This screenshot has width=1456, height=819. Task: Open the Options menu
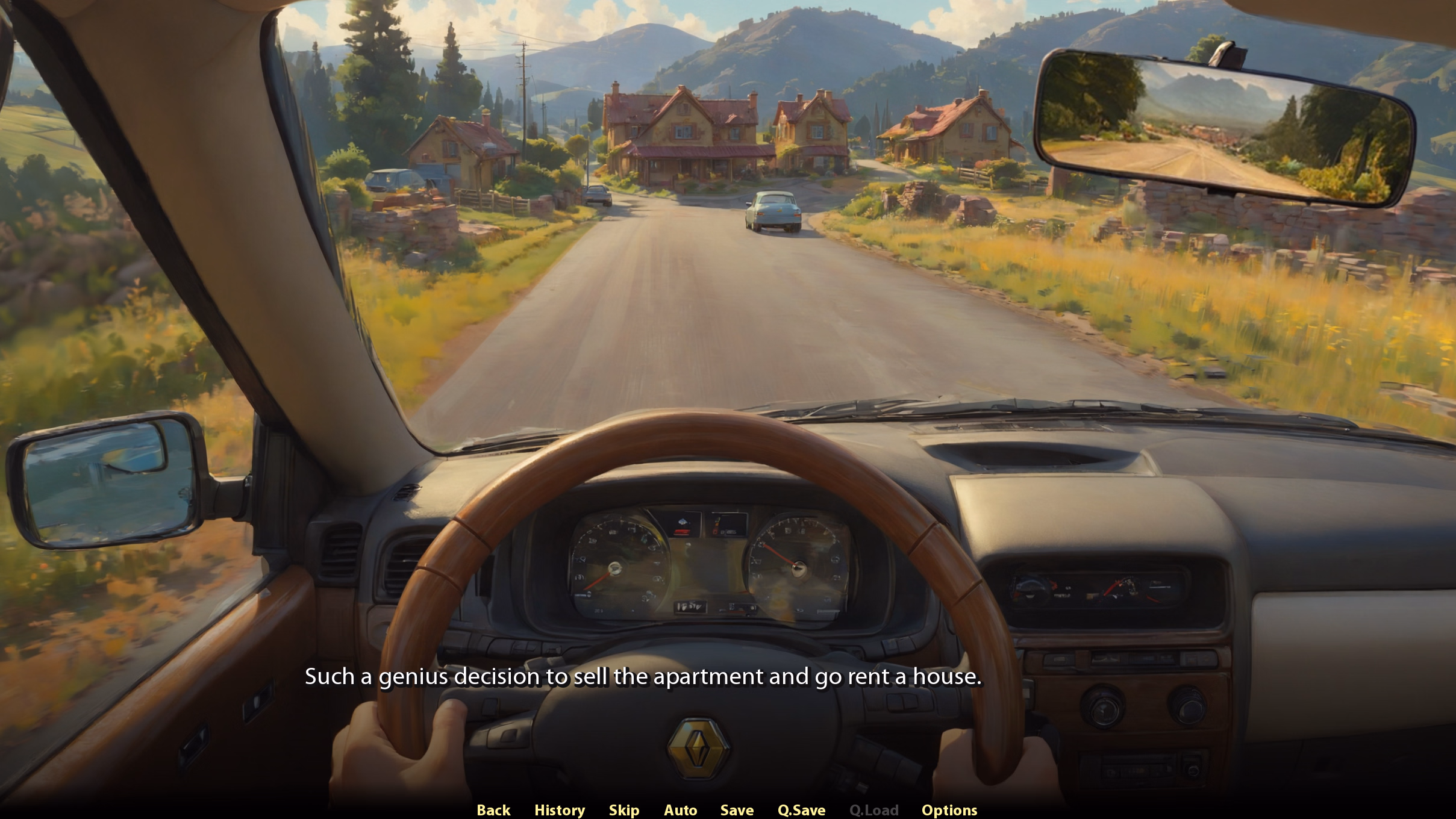click(x=951, y=810)
